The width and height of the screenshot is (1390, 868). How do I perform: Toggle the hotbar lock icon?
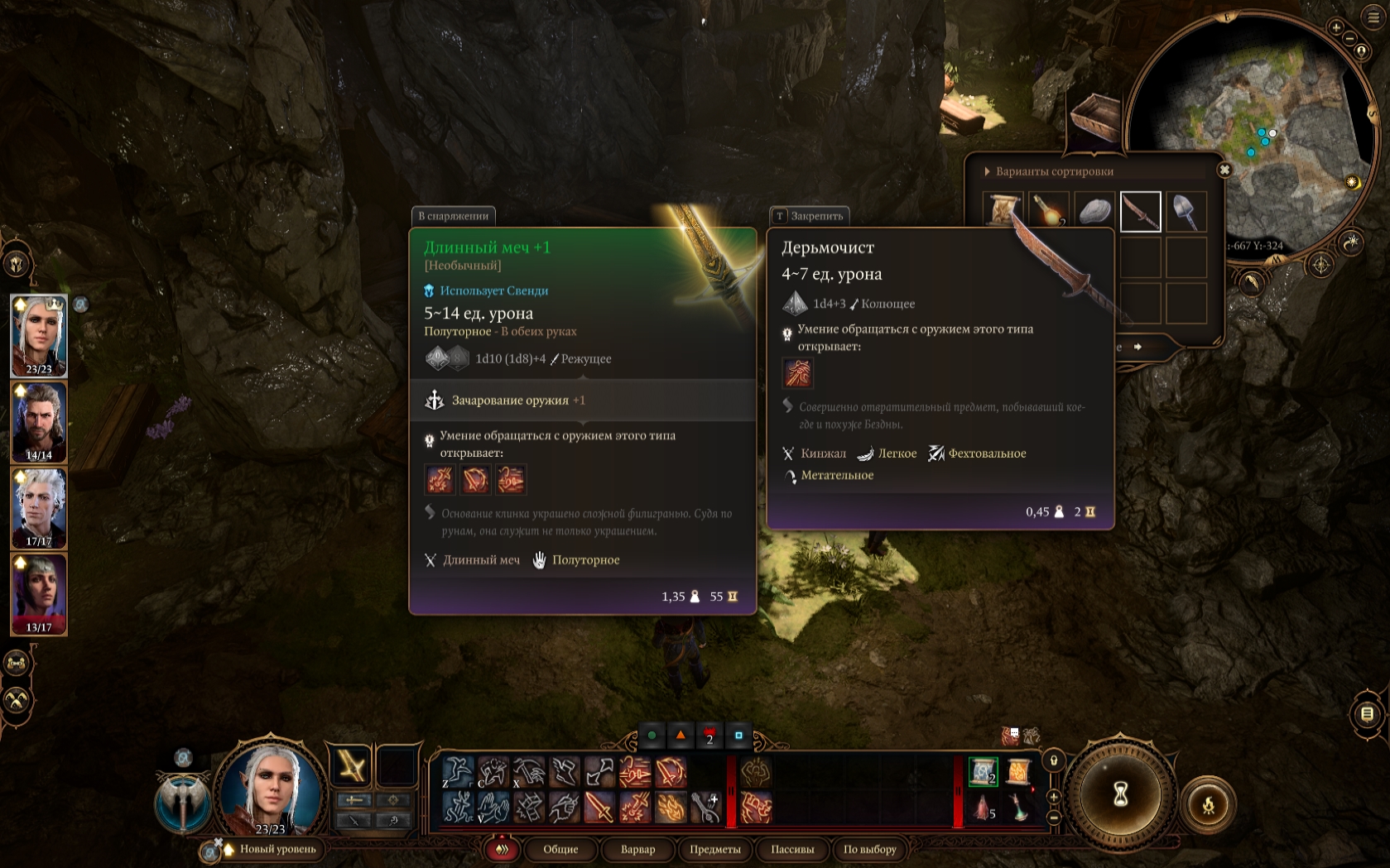click(1054, 760)
